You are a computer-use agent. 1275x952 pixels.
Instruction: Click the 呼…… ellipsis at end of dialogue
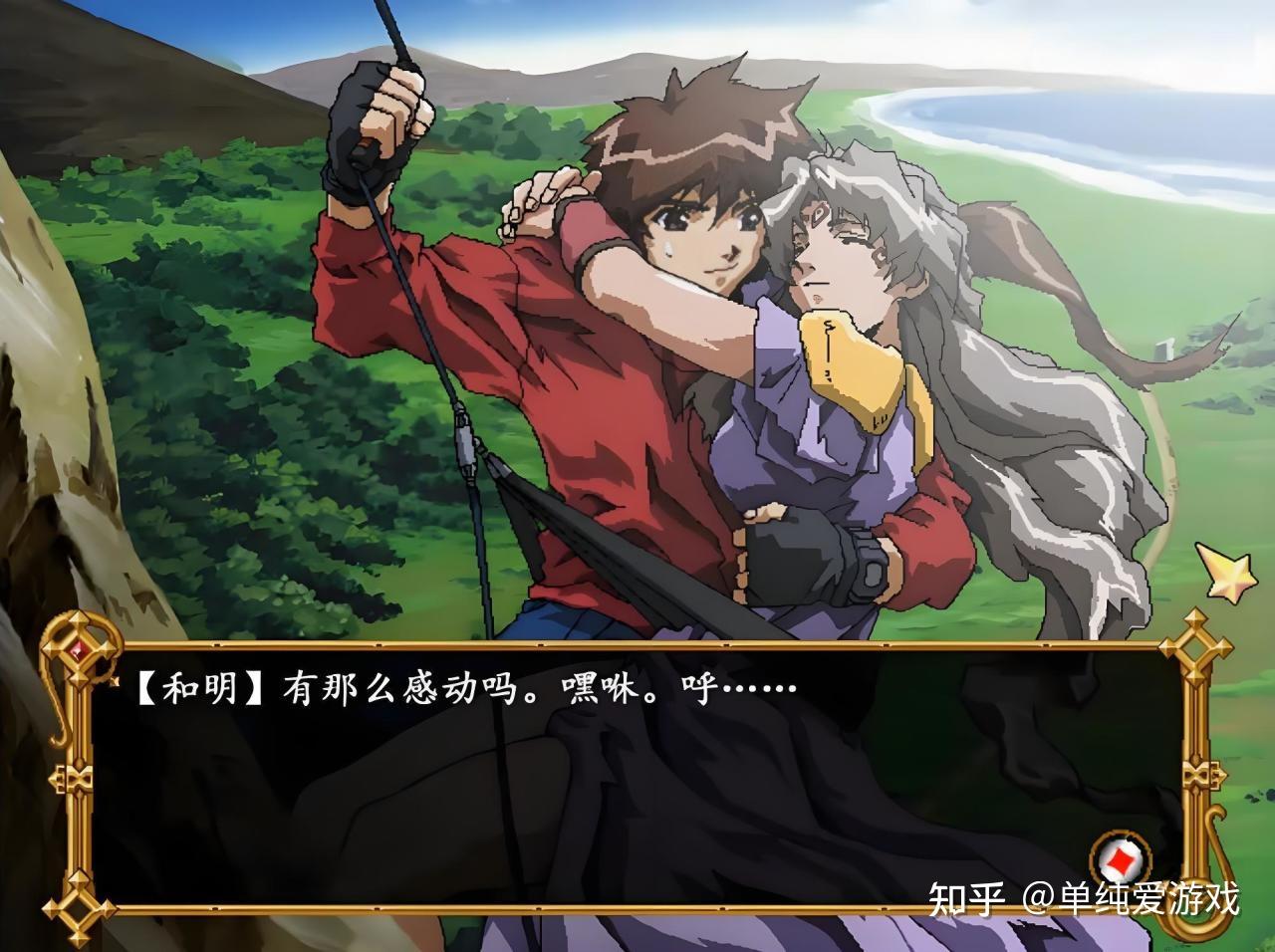click(757, 687)
